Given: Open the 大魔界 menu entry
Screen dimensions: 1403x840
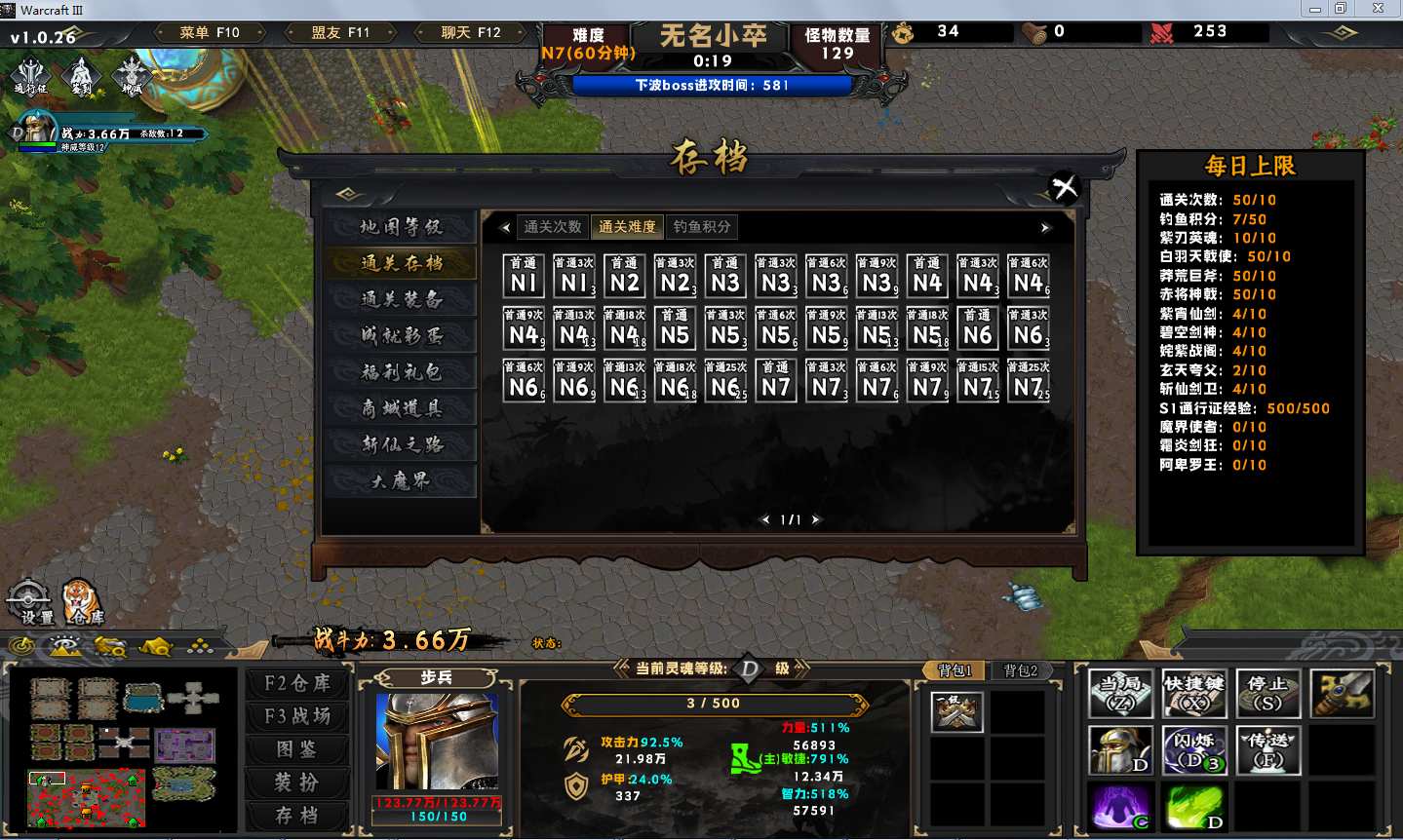Looking at the screenshot, I should pos(401,480).
